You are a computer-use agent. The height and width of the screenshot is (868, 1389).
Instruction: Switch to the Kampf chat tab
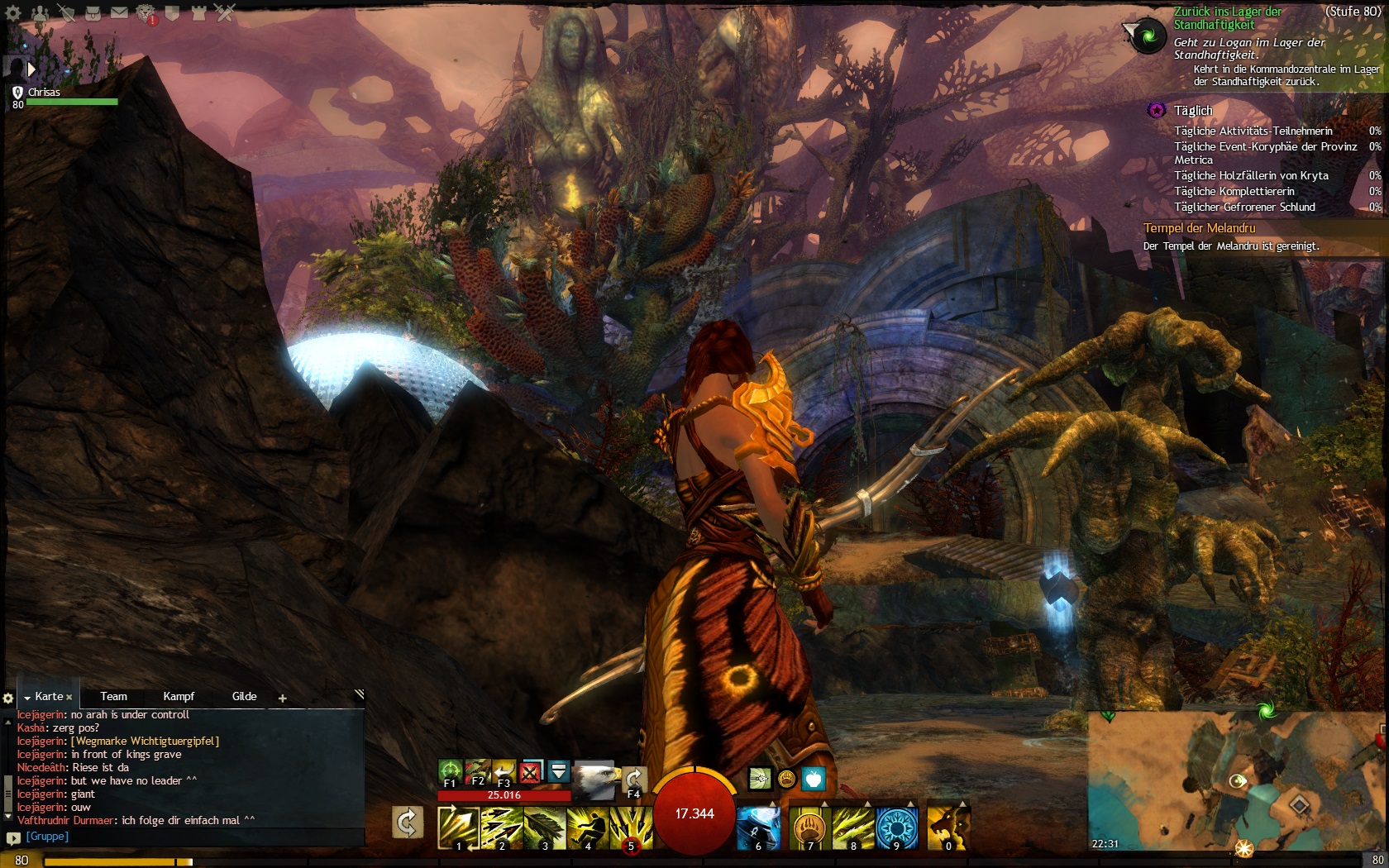pos(179,697)
